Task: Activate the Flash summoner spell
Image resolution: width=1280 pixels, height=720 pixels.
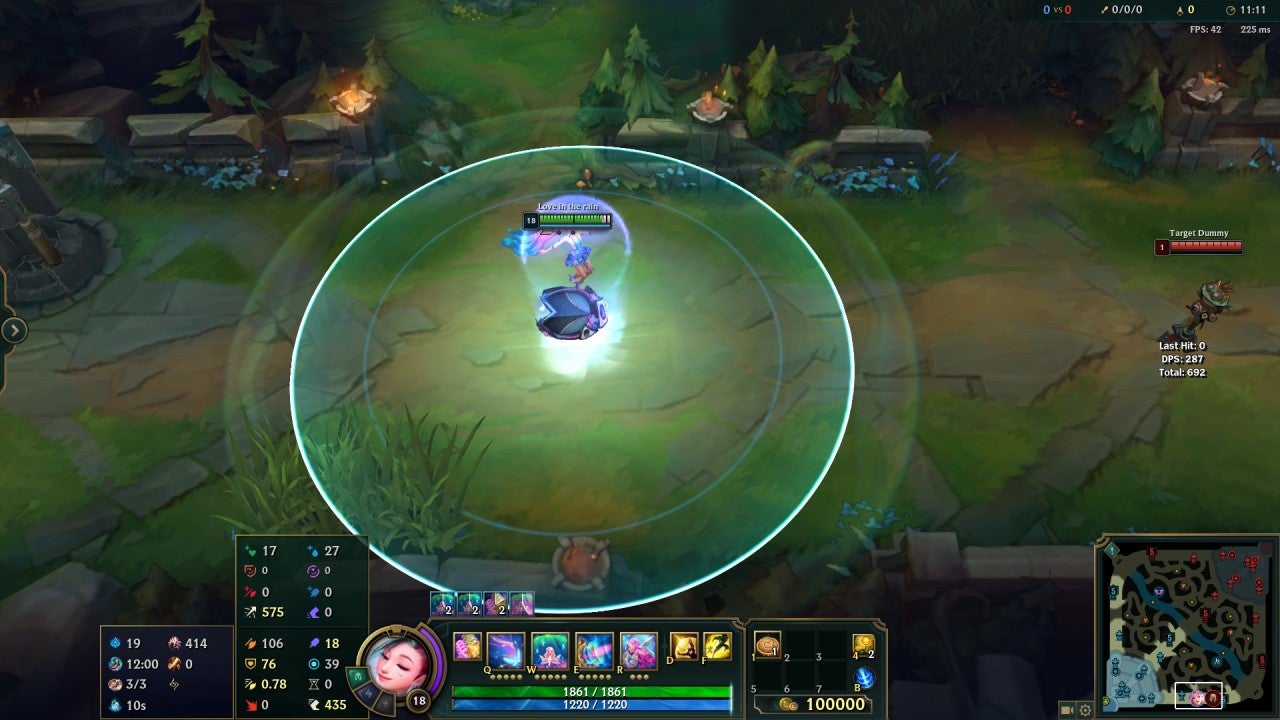Action: 717,647
